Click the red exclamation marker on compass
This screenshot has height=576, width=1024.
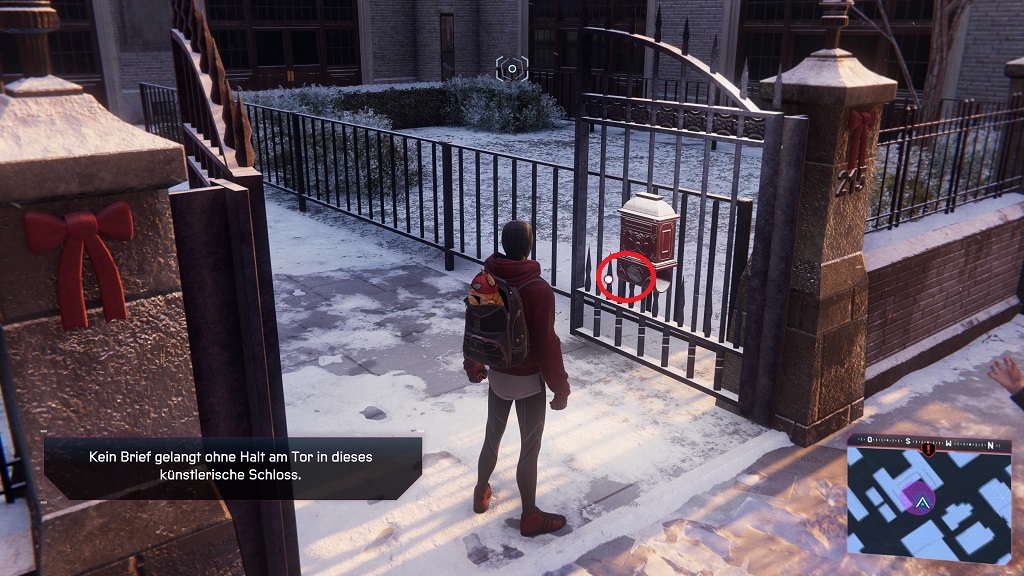(x=929, y=449)
